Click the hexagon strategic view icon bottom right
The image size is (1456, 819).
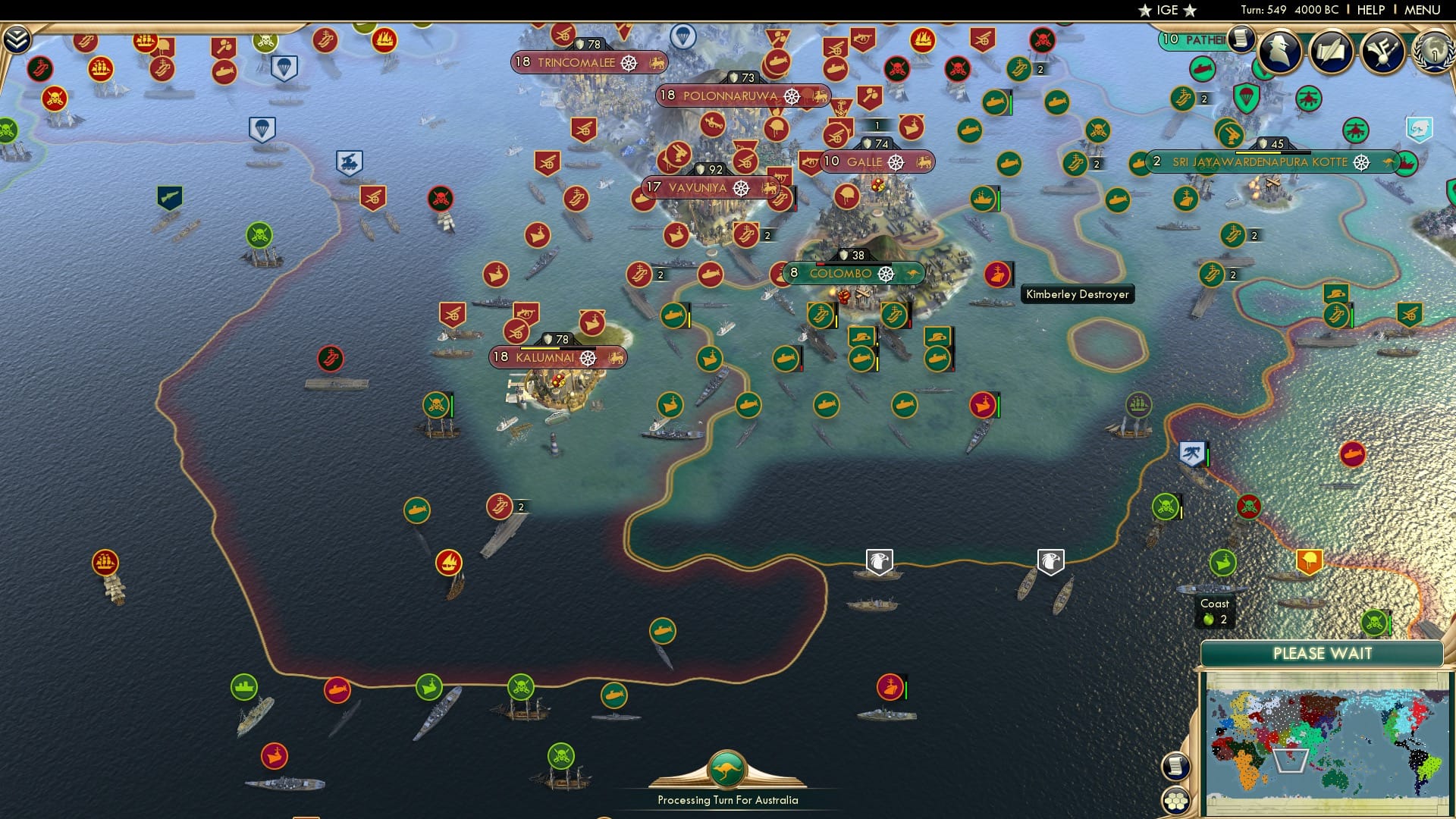tap(1175, 801)
